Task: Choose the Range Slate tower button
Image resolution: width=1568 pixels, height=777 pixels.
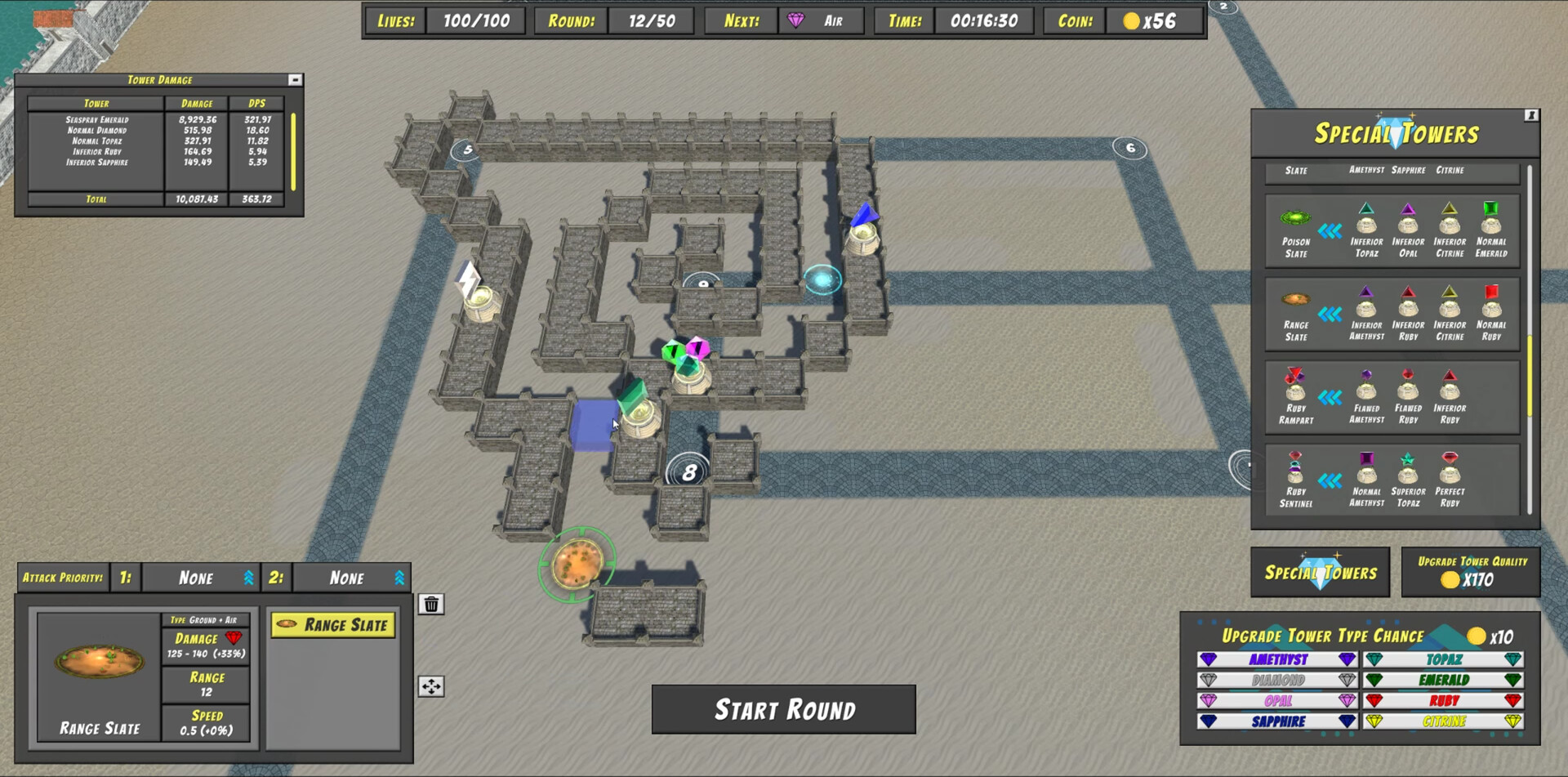Action: (333, 625)
